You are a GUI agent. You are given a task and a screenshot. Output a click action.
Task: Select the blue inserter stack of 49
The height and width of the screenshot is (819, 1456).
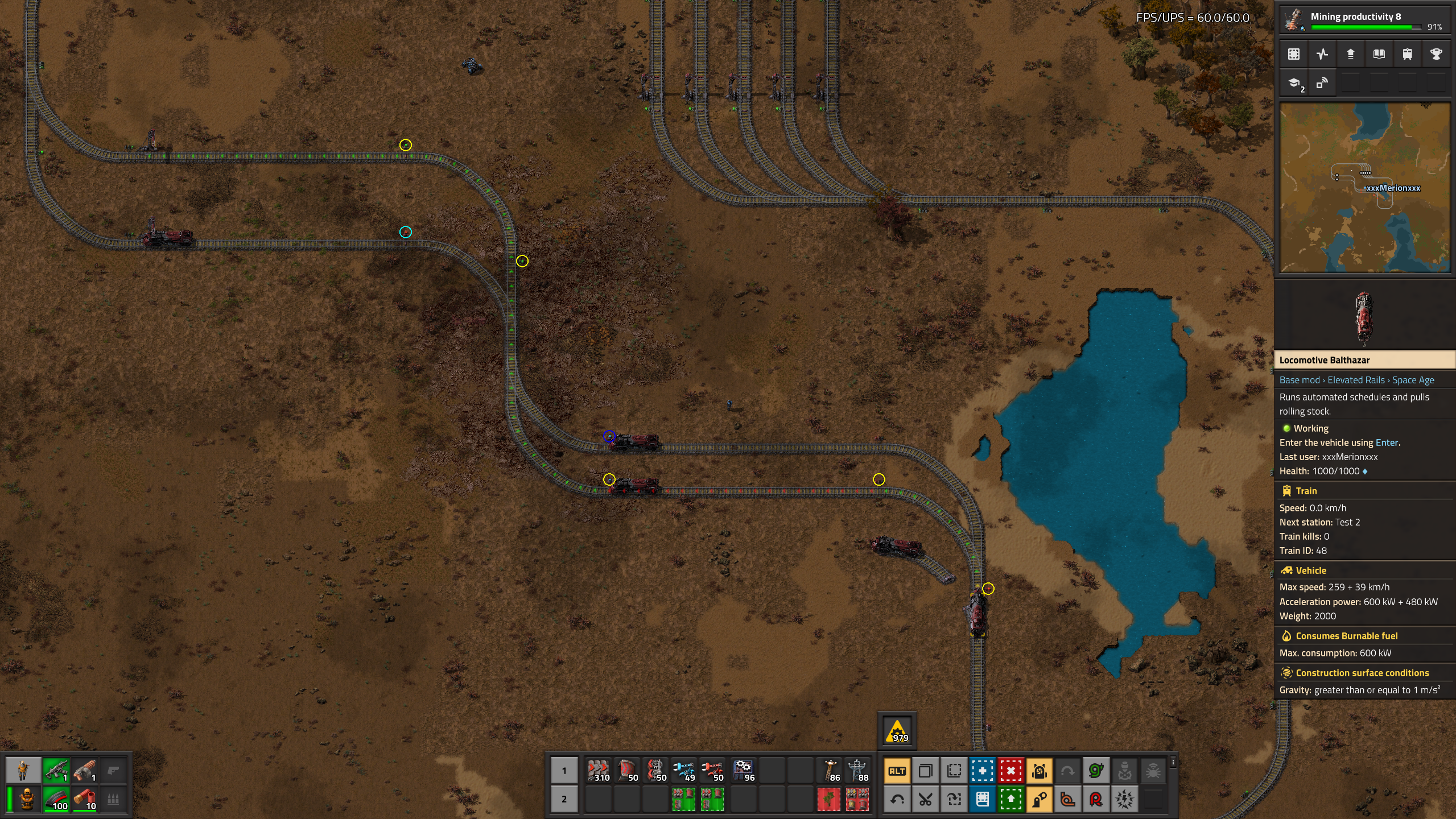pyautogui.click(x=683, y=771)
